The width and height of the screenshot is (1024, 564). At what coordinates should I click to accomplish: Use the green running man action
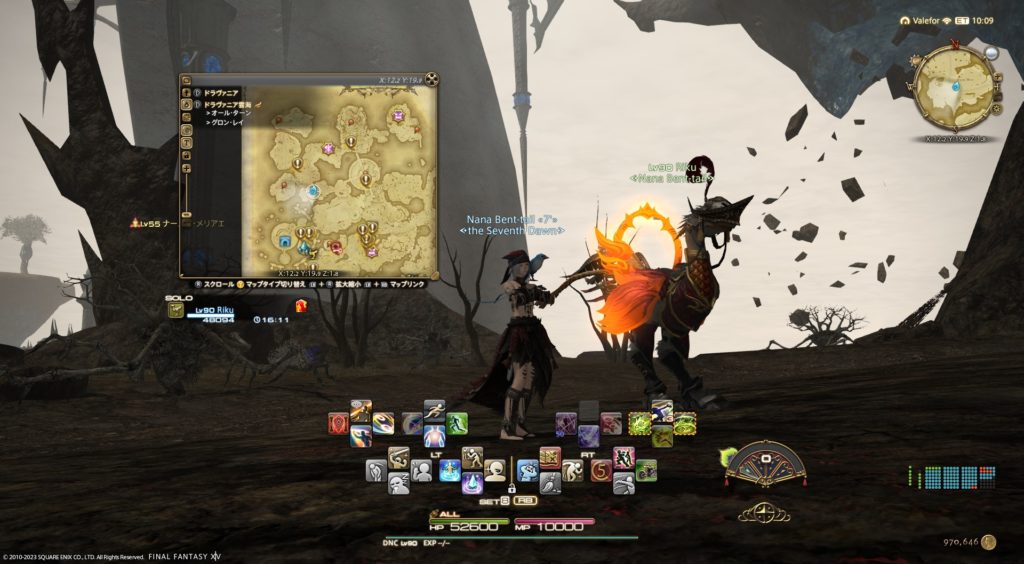pos(457,423)
